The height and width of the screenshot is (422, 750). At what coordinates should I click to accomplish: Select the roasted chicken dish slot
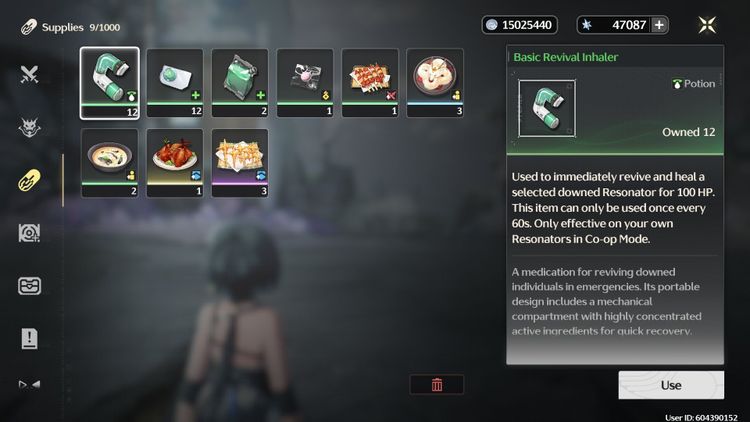click(174, 162)
